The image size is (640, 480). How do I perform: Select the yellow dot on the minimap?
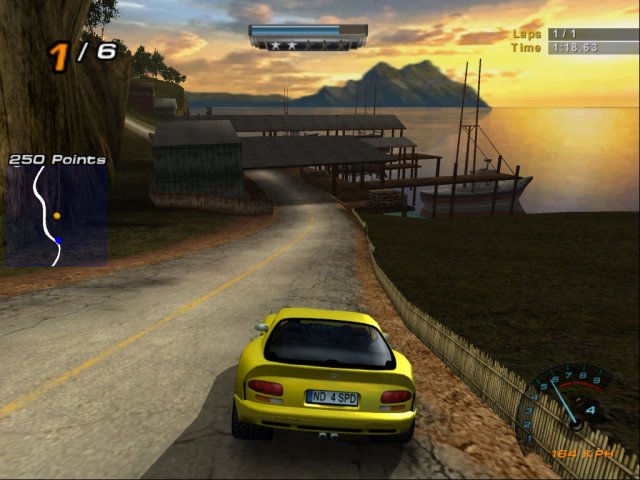click(x=56, y=215)
